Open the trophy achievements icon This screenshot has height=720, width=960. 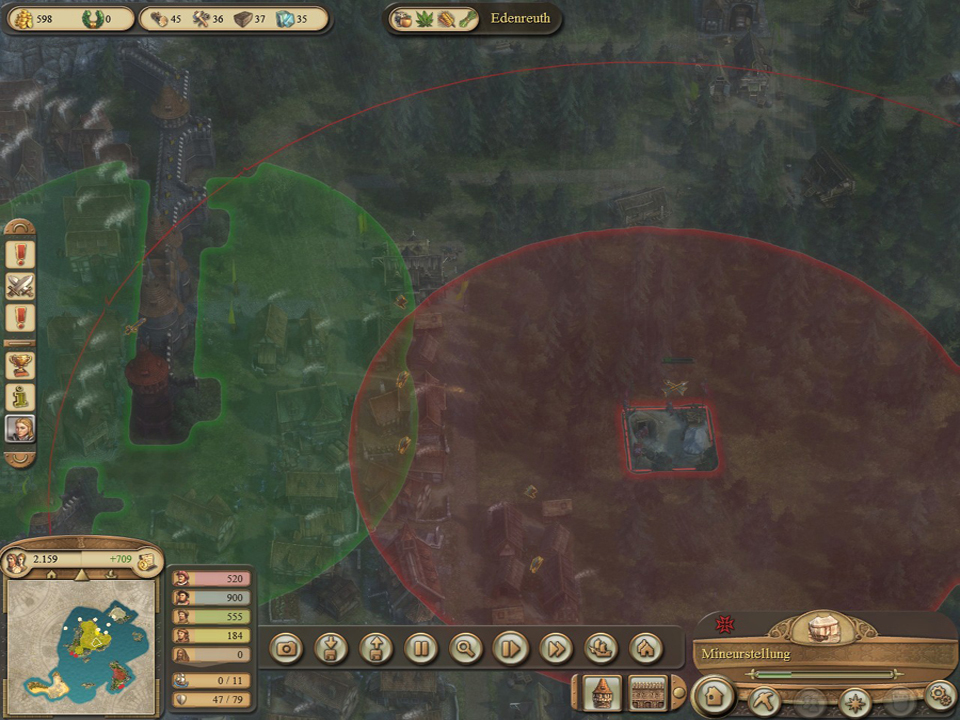(20, 365)
